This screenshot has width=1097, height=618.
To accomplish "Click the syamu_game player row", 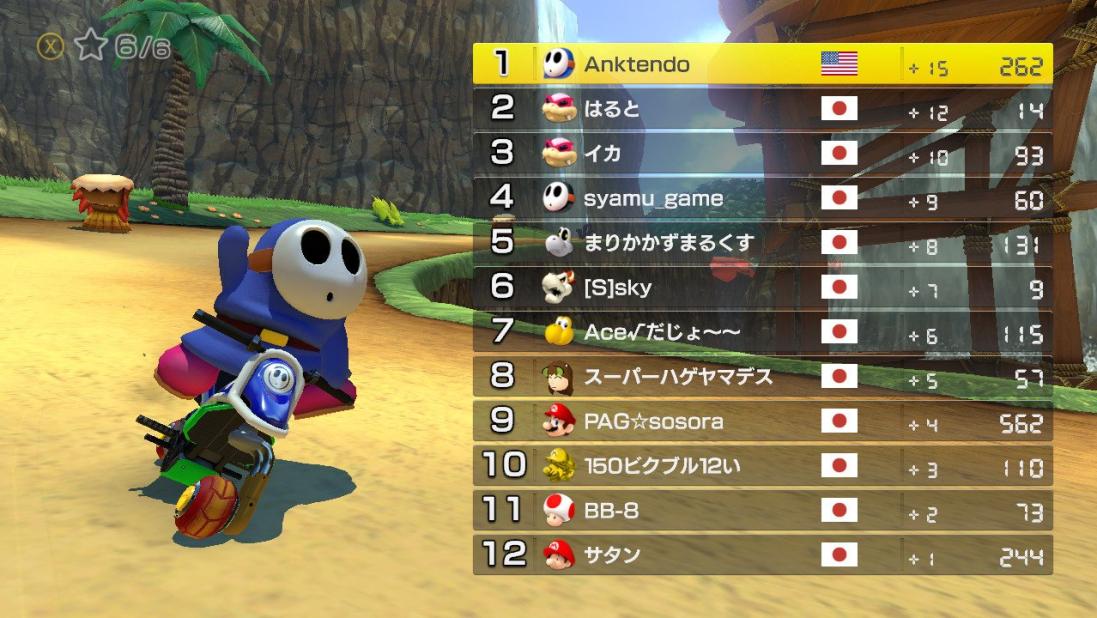I will (762, 198).
